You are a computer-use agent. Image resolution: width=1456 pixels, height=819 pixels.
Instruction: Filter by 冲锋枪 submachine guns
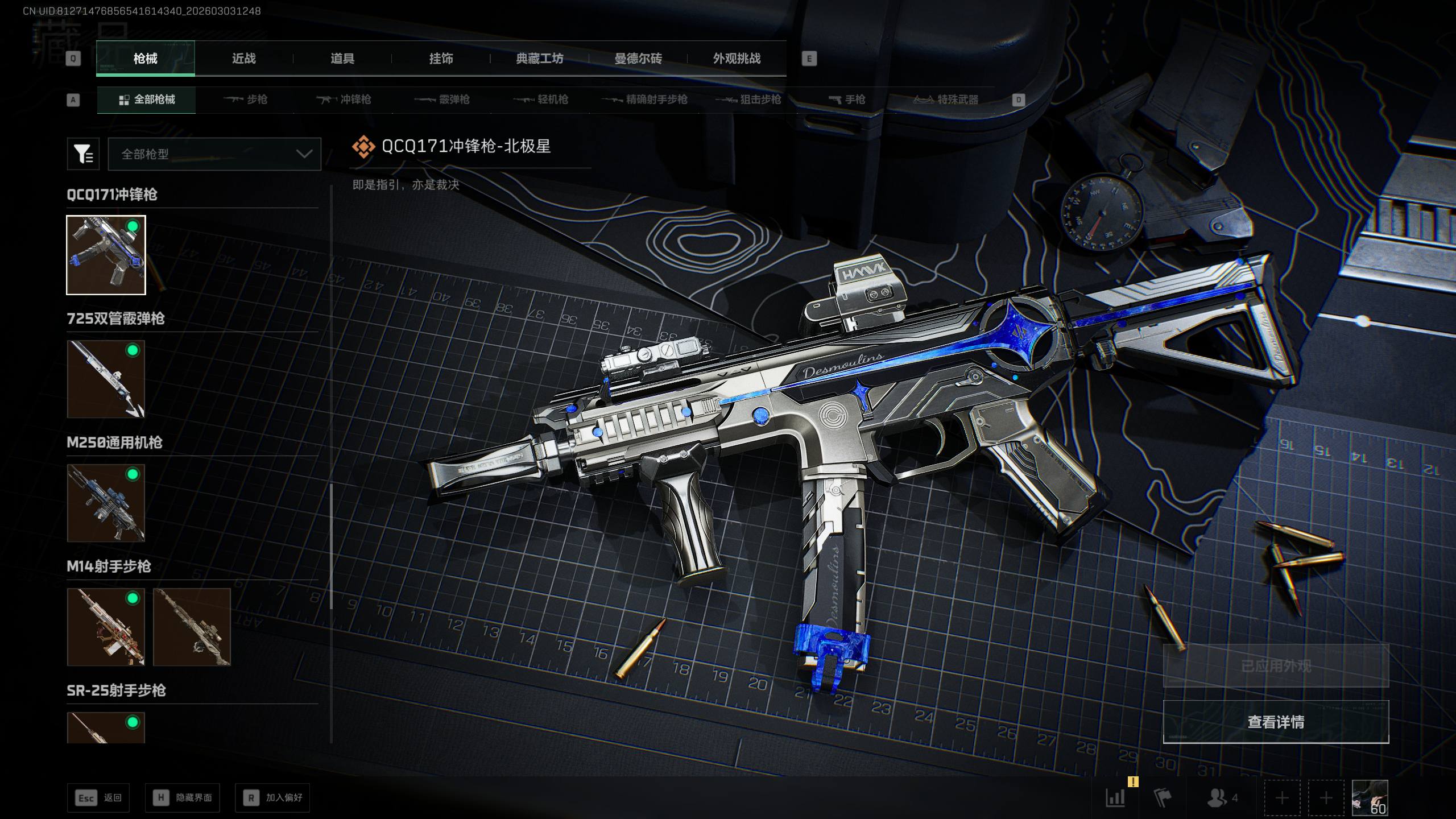(344, 100)
